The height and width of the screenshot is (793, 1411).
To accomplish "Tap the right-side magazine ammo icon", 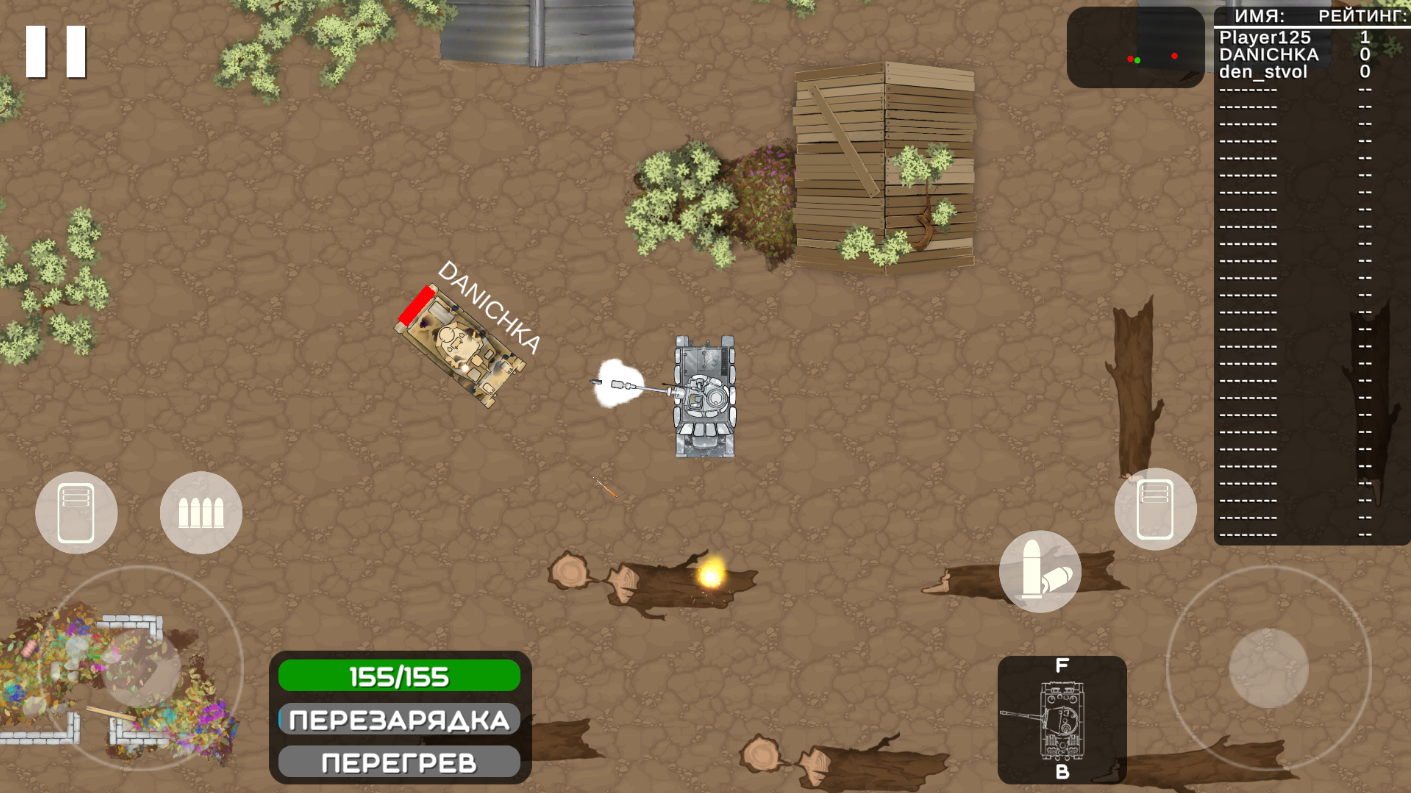I will click(1155, 508).
